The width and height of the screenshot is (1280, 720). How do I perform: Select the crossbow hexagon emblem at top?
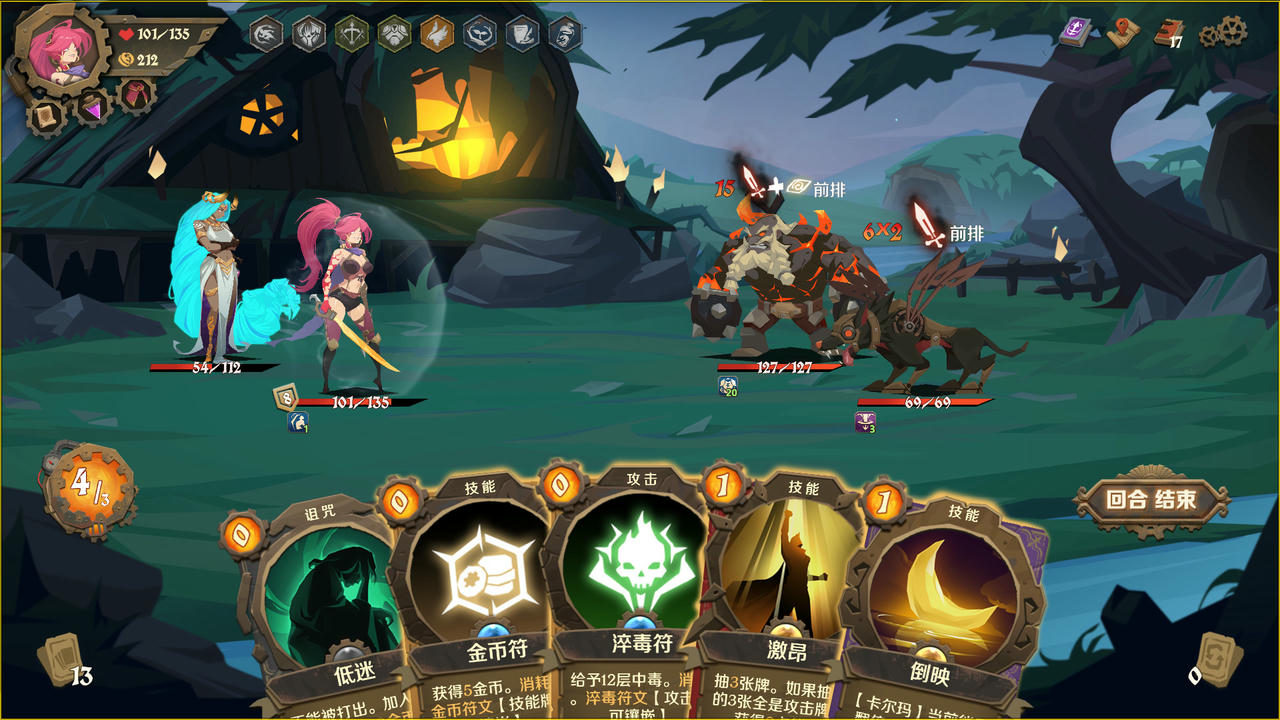[352, 35]
